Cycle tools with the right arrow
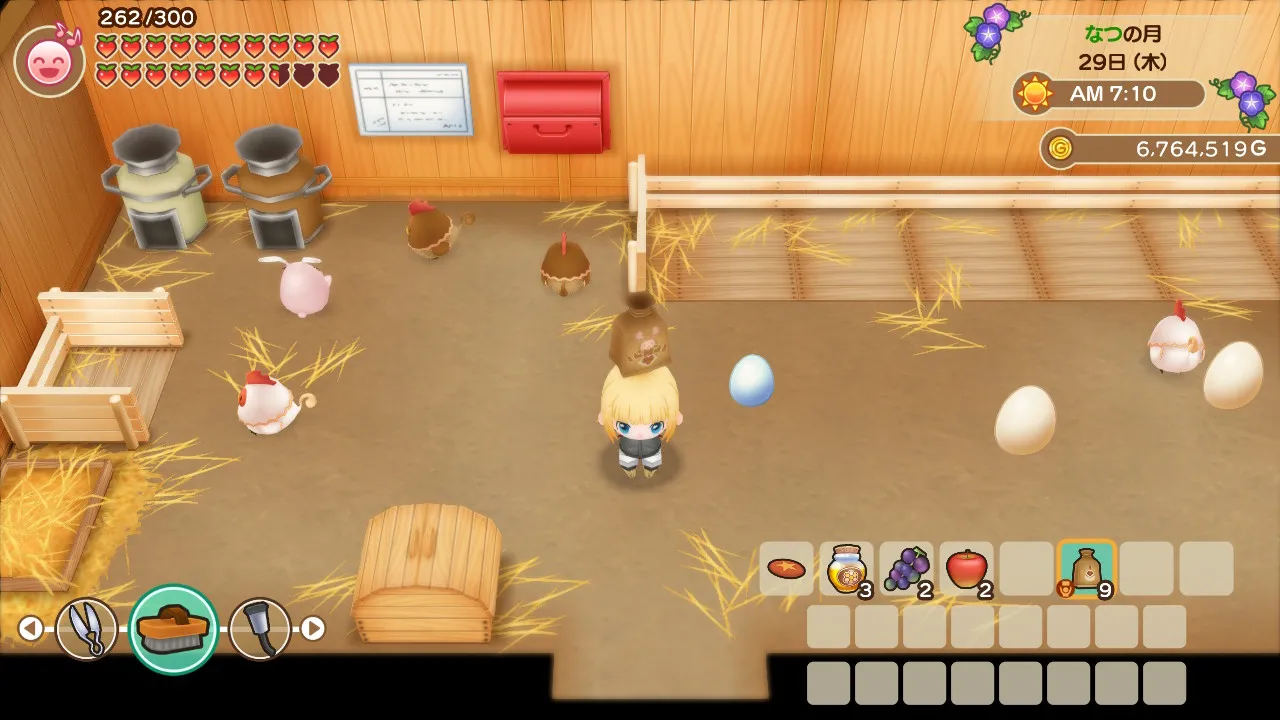 (x=313, y=628)
